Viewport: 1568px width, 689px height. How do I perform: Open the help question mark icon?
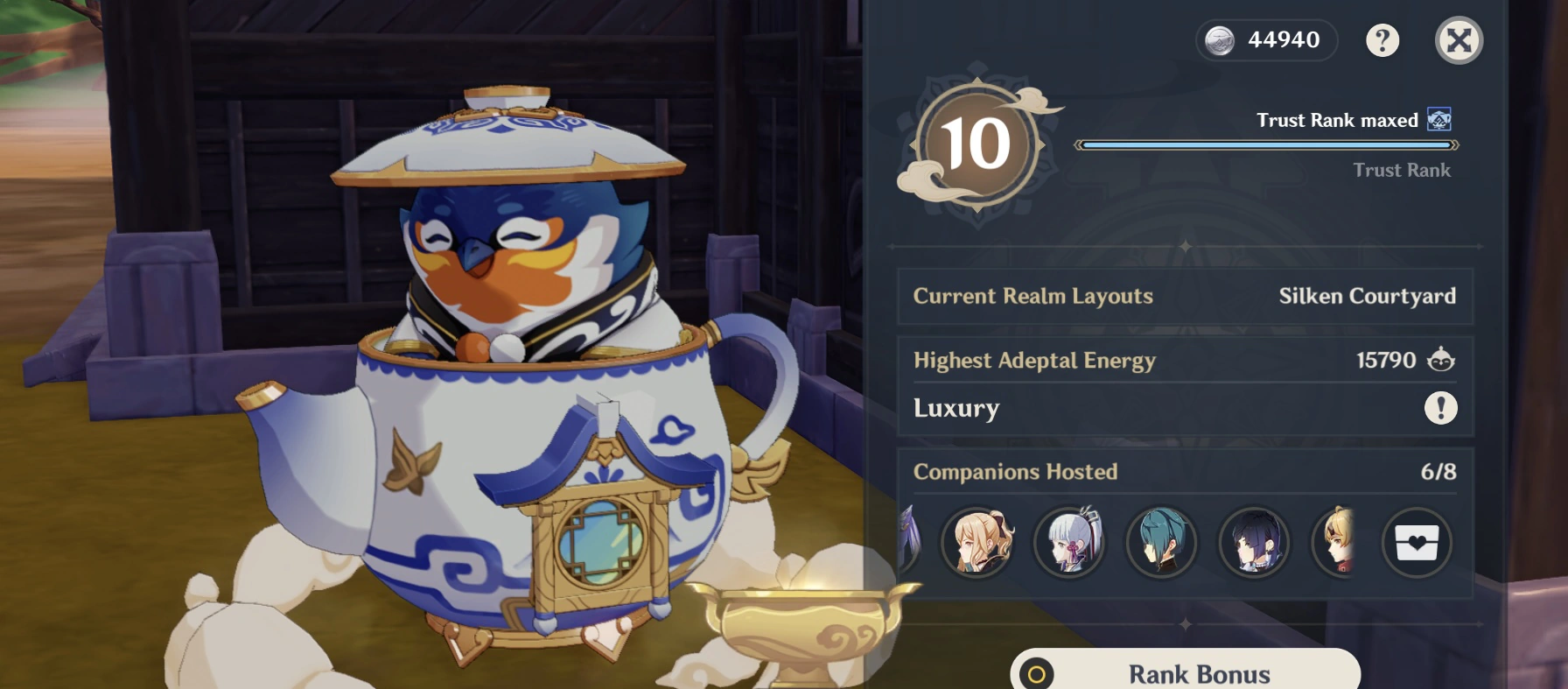coord(1382,39)
